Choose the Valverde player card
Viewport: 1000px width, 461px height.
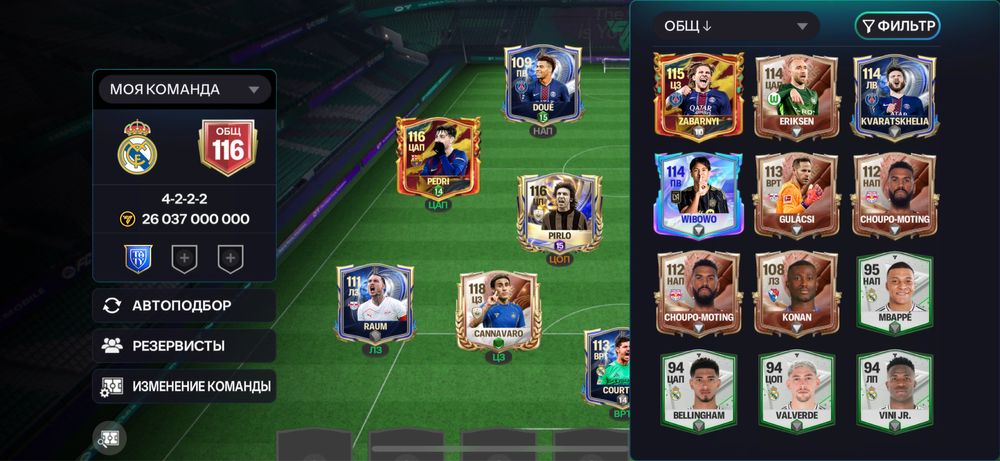click(794, 391)
